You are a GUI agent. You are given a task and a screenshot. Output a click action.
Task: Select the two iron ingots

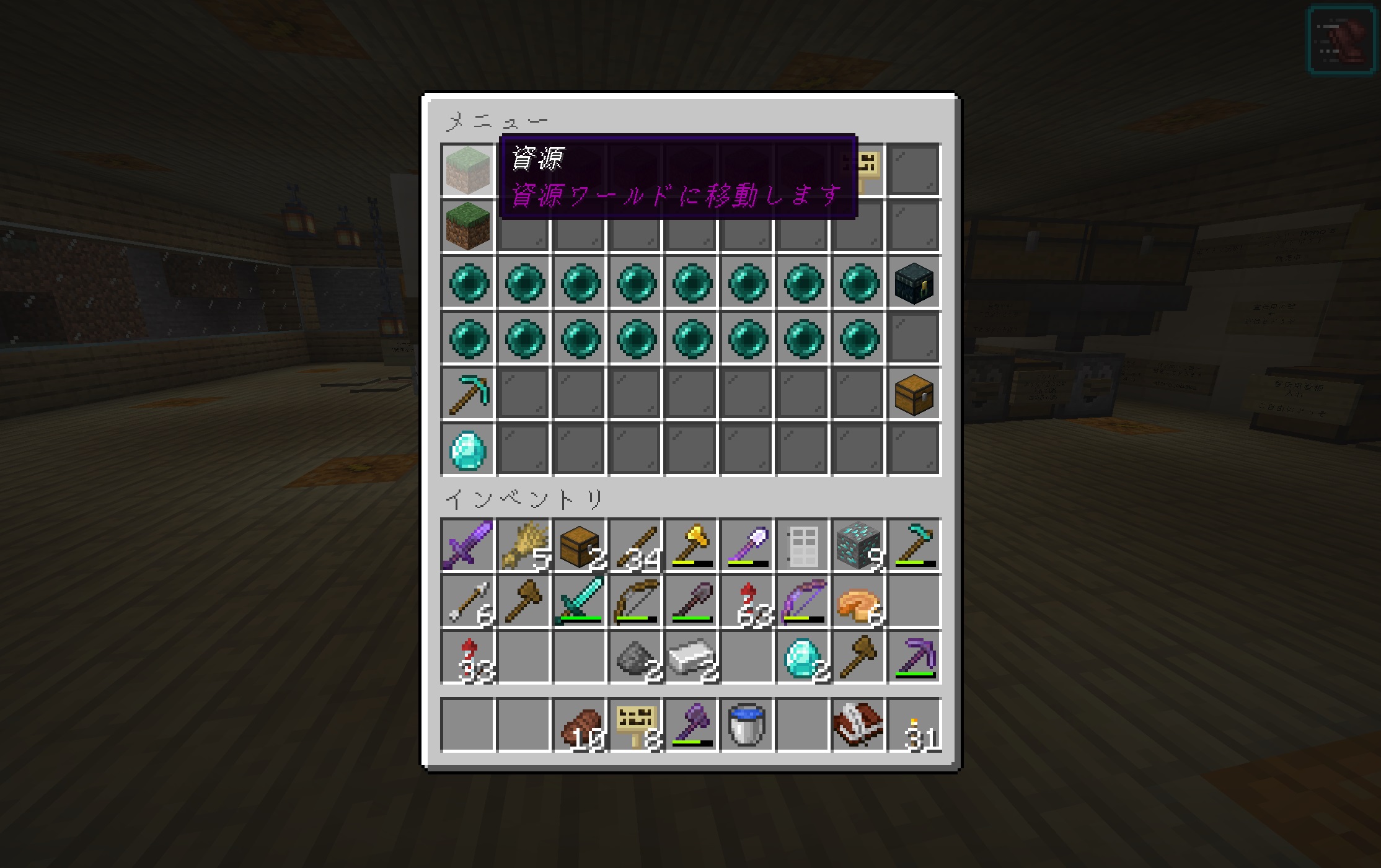(691, 657)
